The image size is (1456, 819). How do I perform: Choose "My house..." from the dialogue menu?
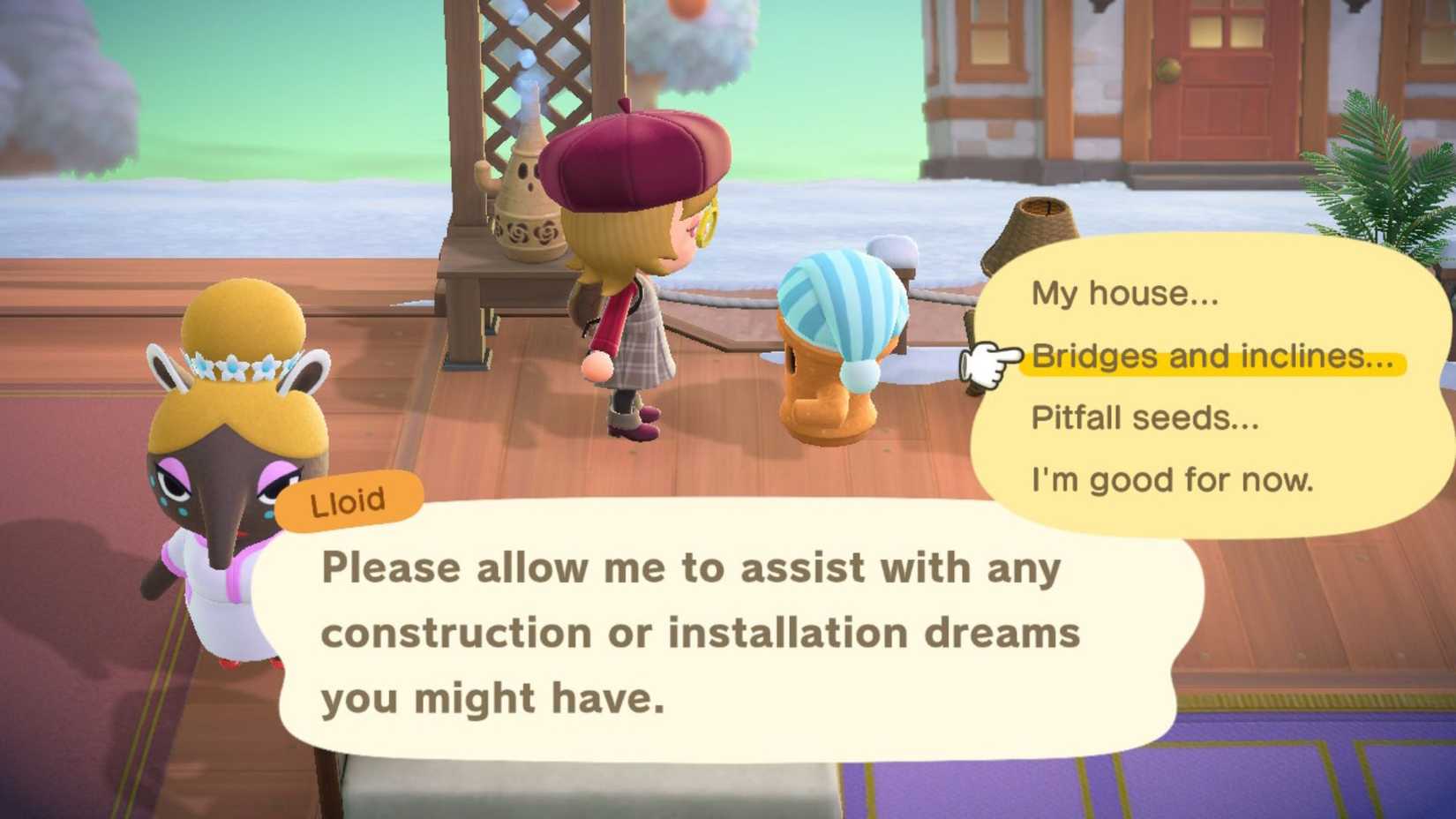pos(1125,295)
